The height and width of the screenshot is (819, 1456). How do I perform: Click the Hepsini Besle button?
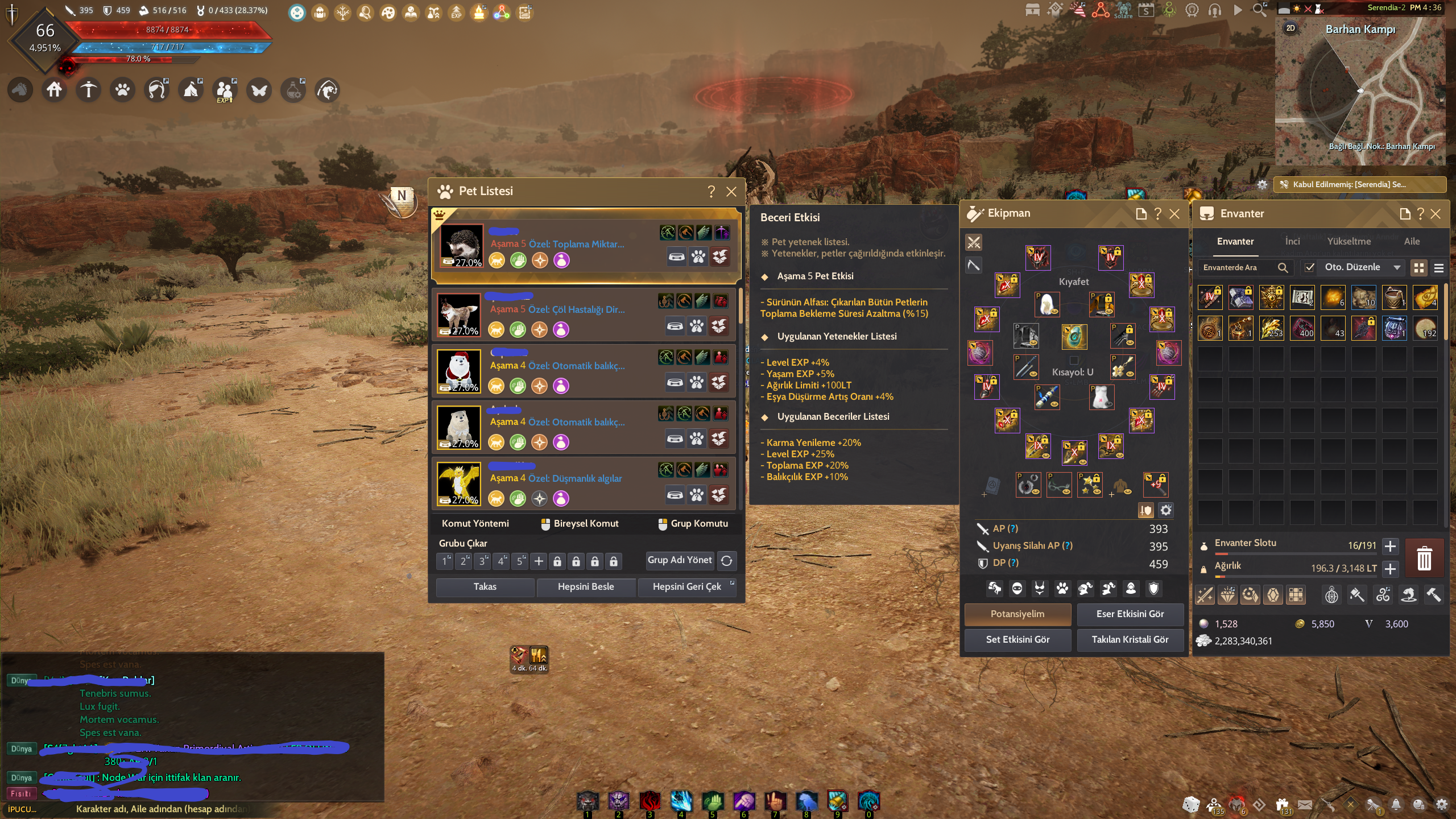pos(585,586)
